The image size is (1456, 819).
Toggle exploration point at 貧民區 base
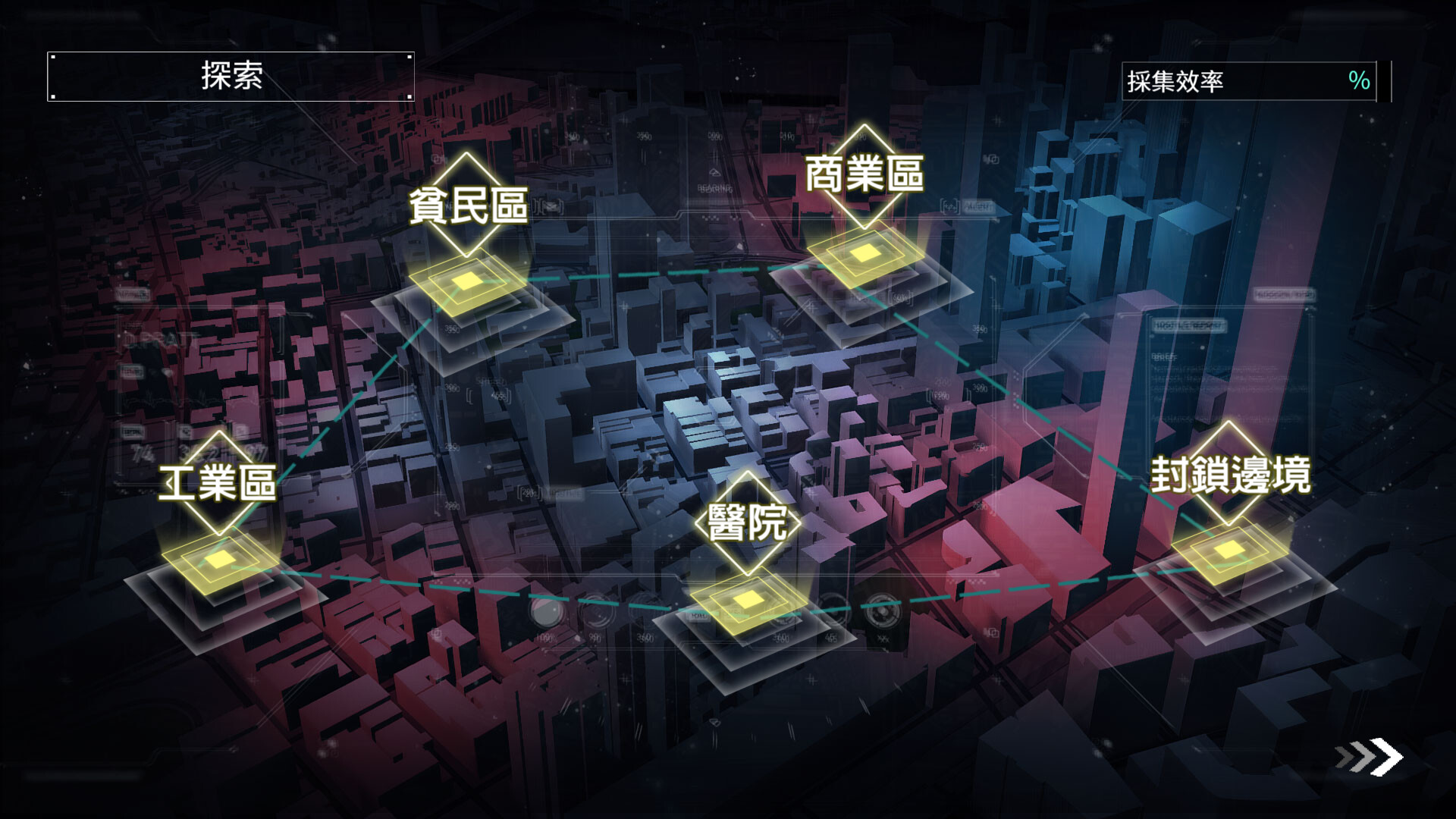467,281
